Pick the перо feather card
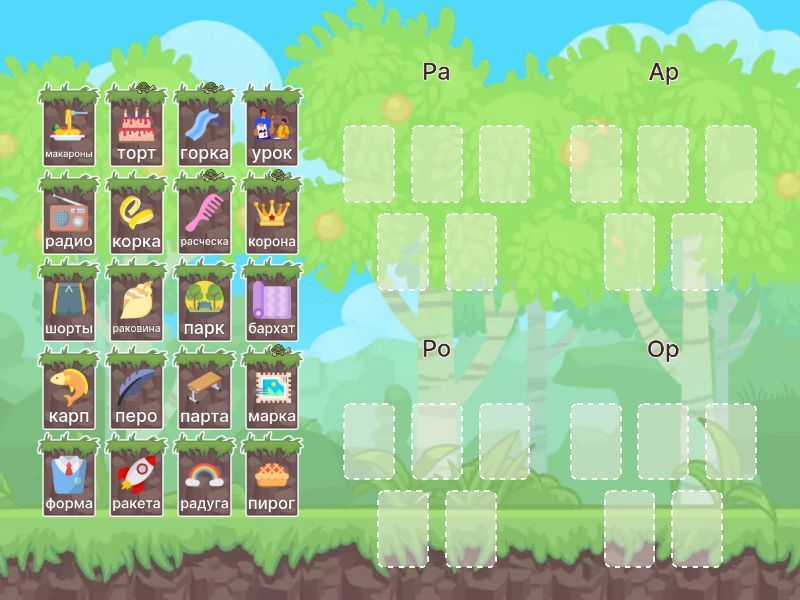800x600 pixels. 136,392
